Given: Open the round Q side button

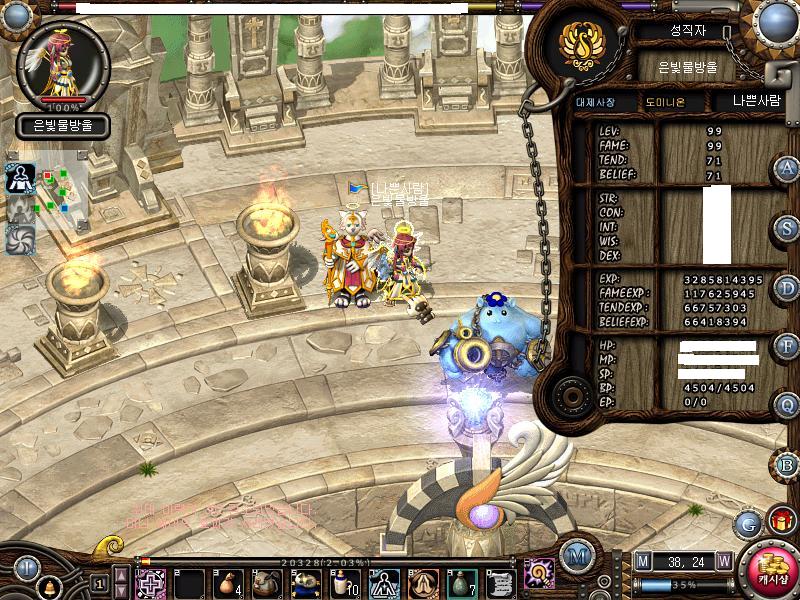Looking at the screenshot, I should point(788,405).
